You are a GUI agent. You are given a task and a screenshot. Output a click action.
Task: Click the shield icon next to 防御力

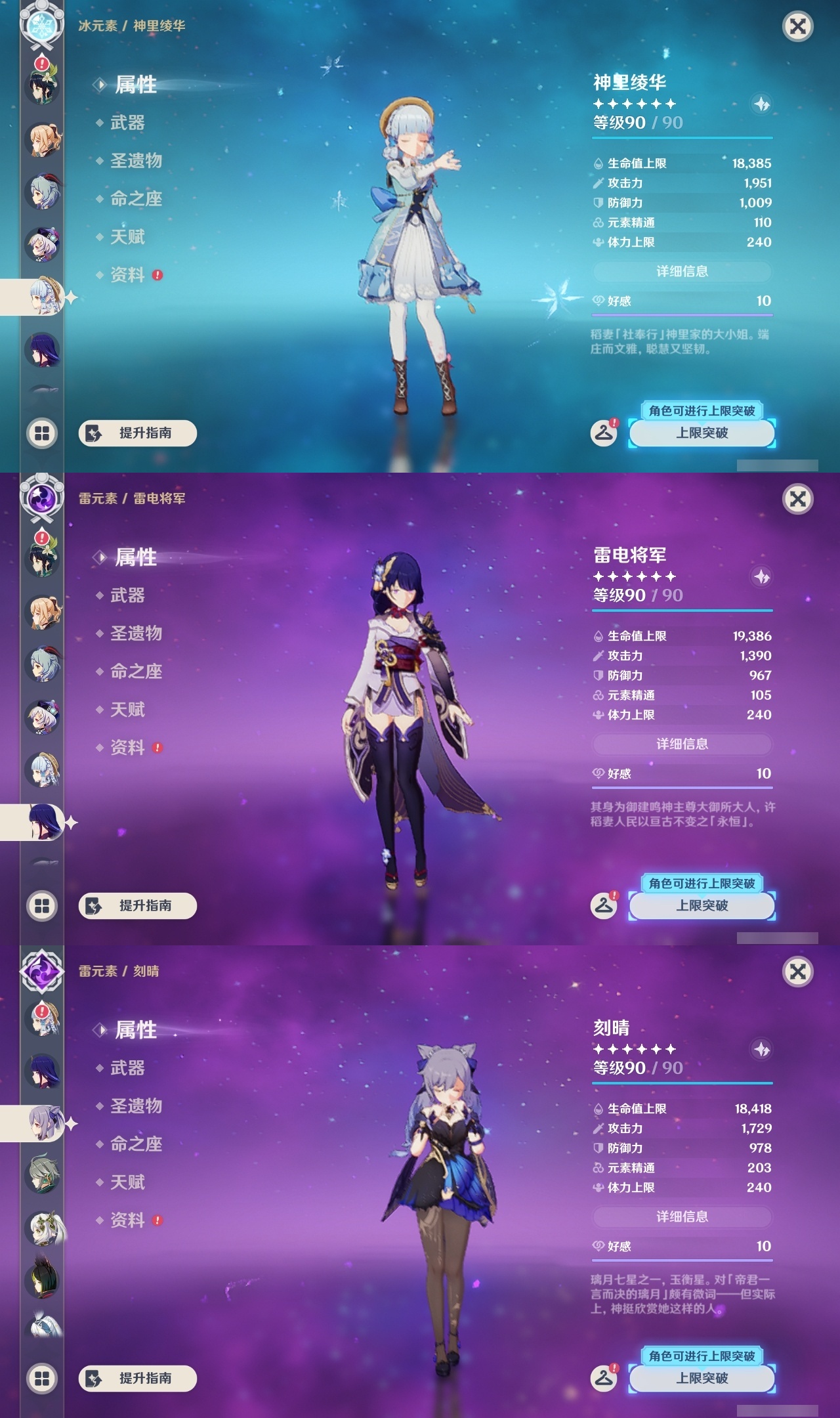pyautogui.click(x=597, y=204)
